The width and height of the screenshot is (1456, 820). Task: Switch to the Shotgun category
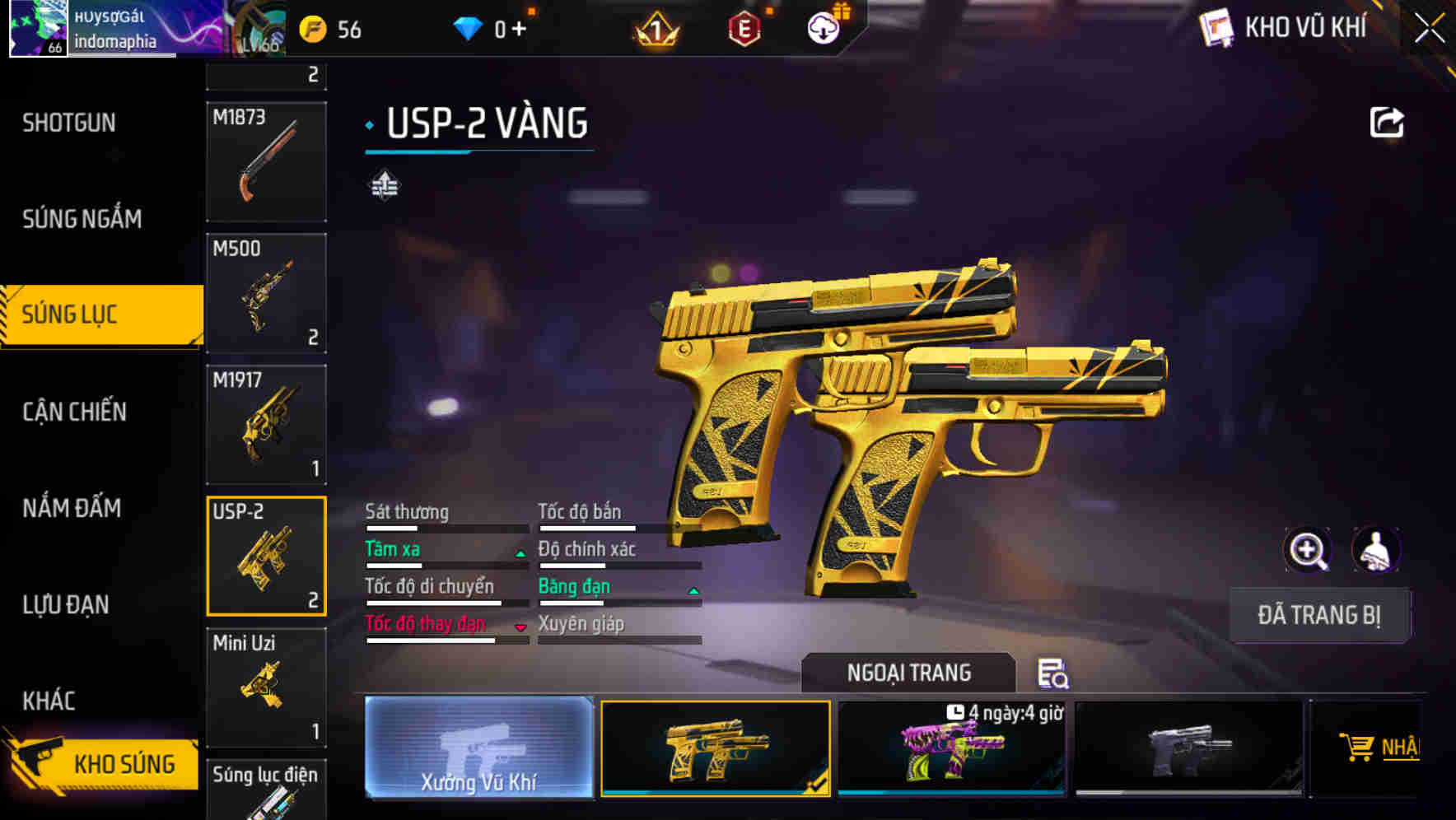(x=69, y=123)
